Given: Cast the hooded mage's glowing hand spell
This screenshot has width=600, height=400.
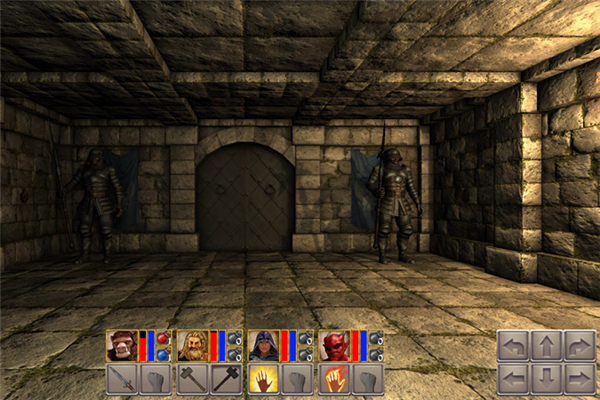Looking at the screenshot, I should 263,379.
